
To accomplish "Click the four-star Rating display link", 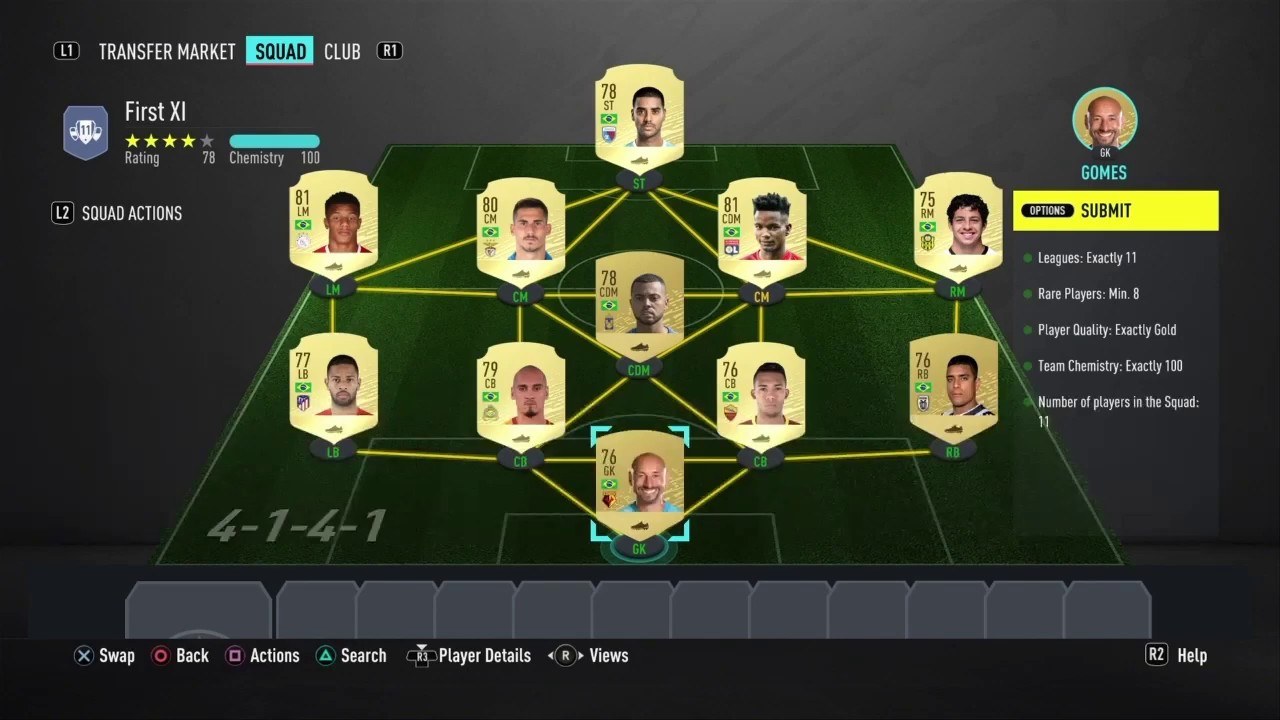I will [x=168, y=141].
